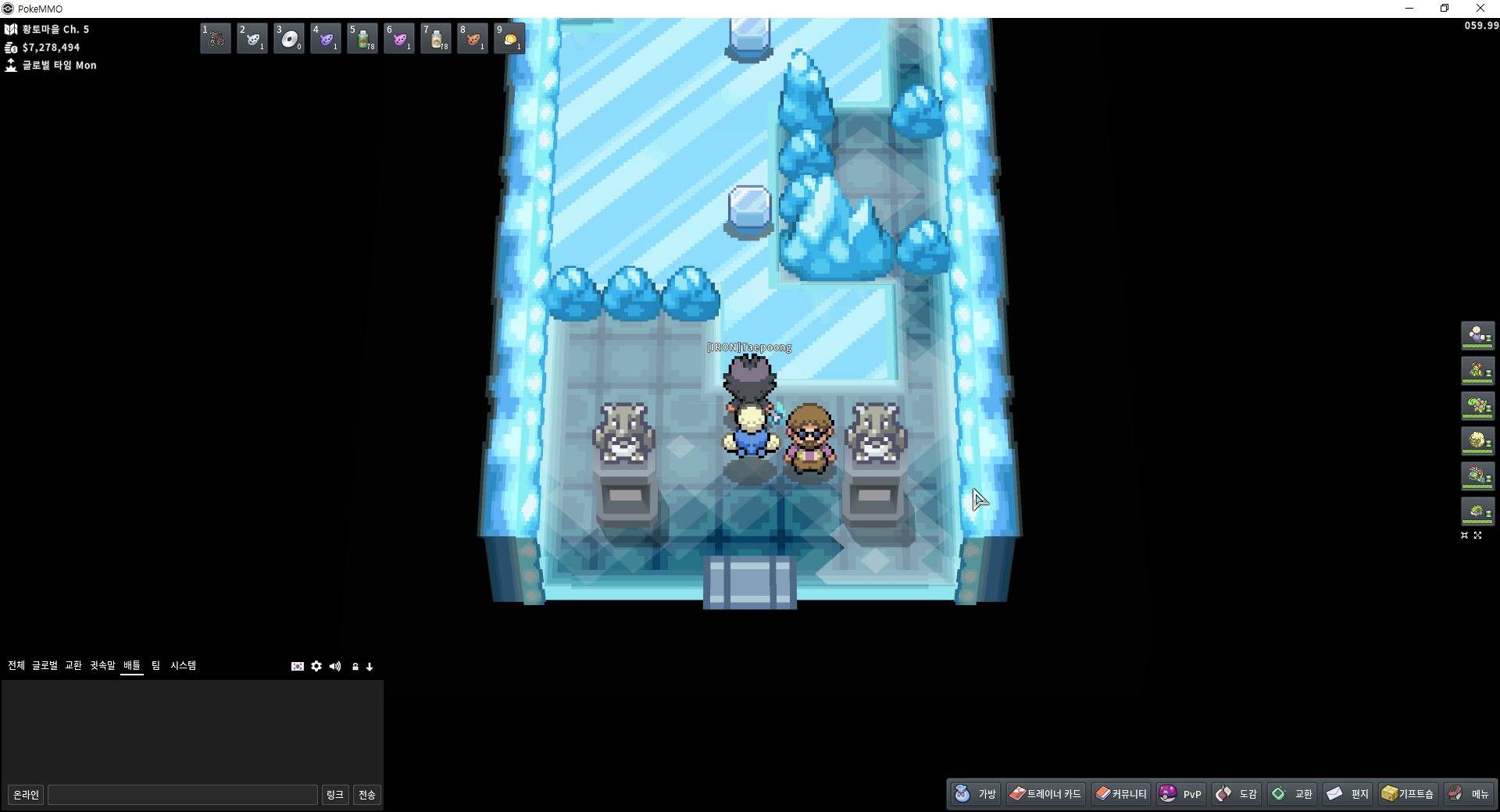1500x812 pixels.
Task: Open the 기프트숍 gift shop
Action: [x=1408, y=794]
